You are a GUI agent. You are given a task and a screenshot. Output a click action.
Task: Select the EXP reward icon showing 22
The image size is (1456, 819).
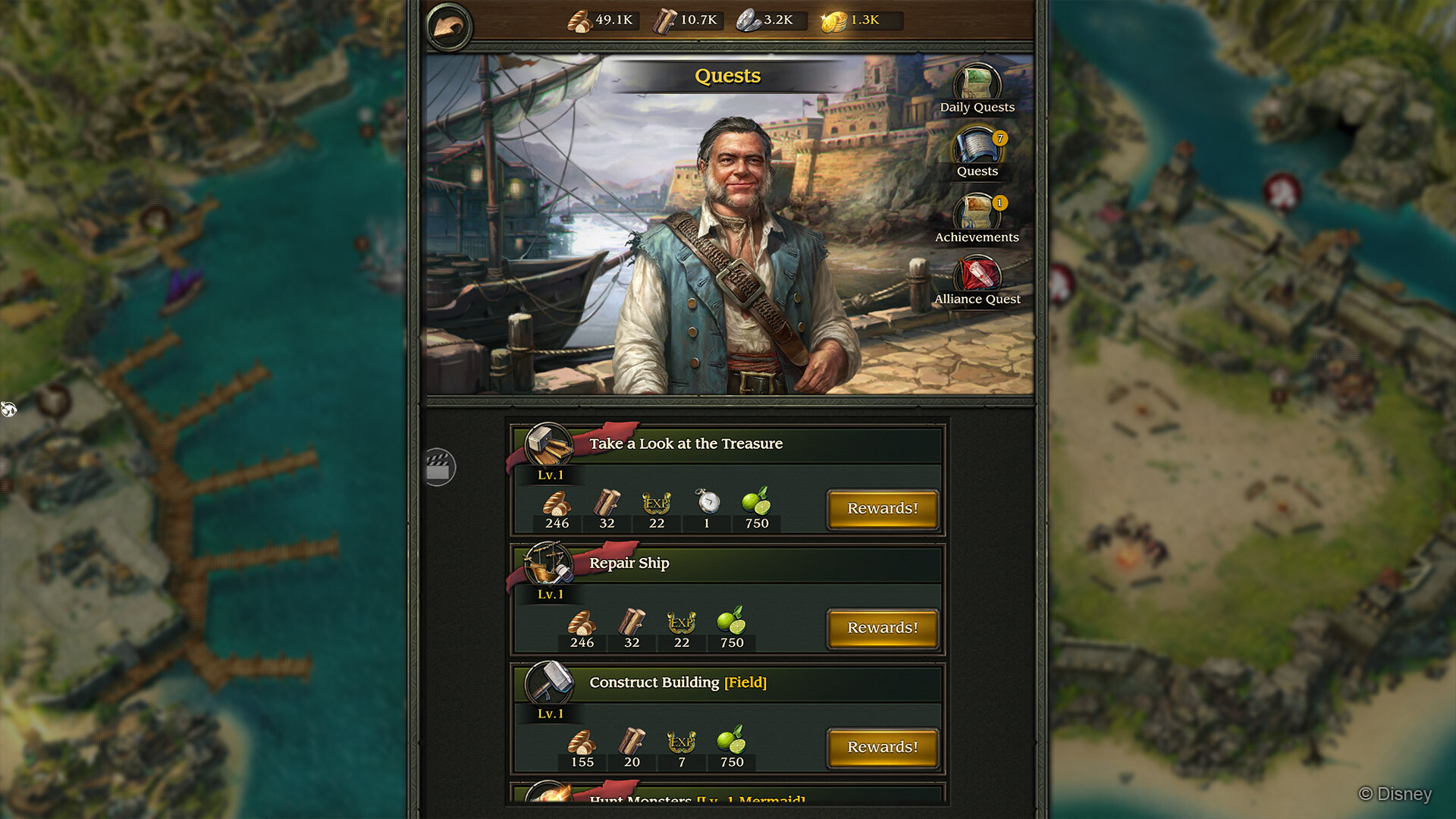tap(657, 502)
